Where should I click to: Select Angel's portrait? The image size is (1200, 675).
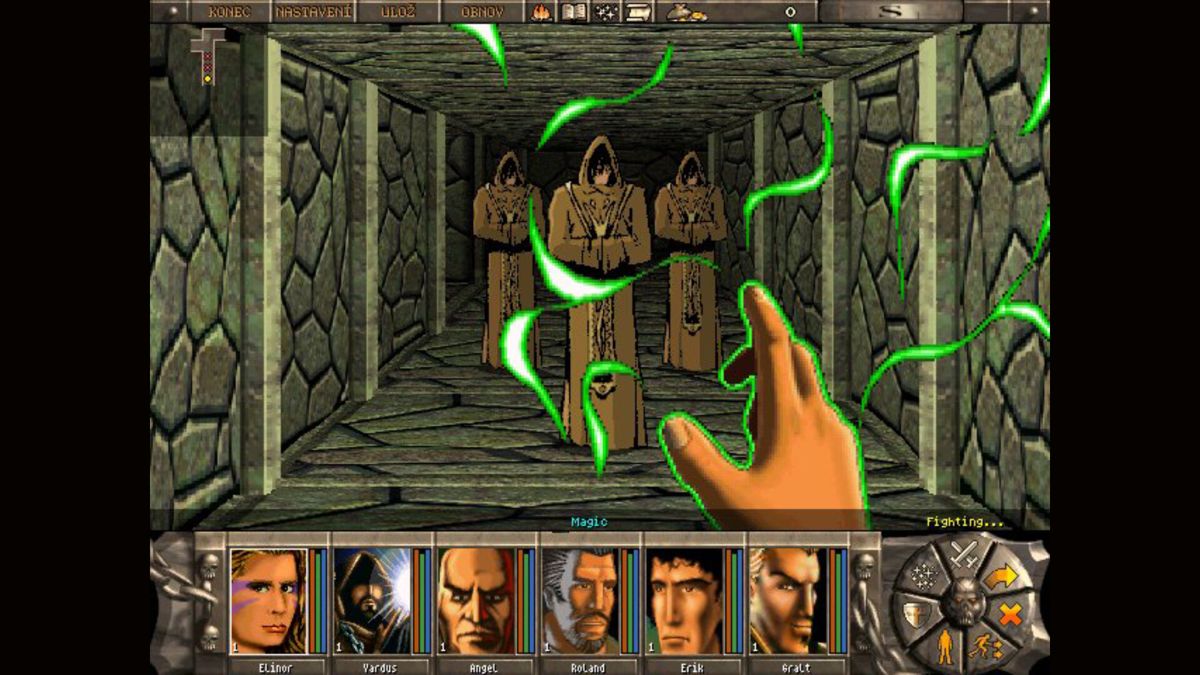(x=476, y=600)
